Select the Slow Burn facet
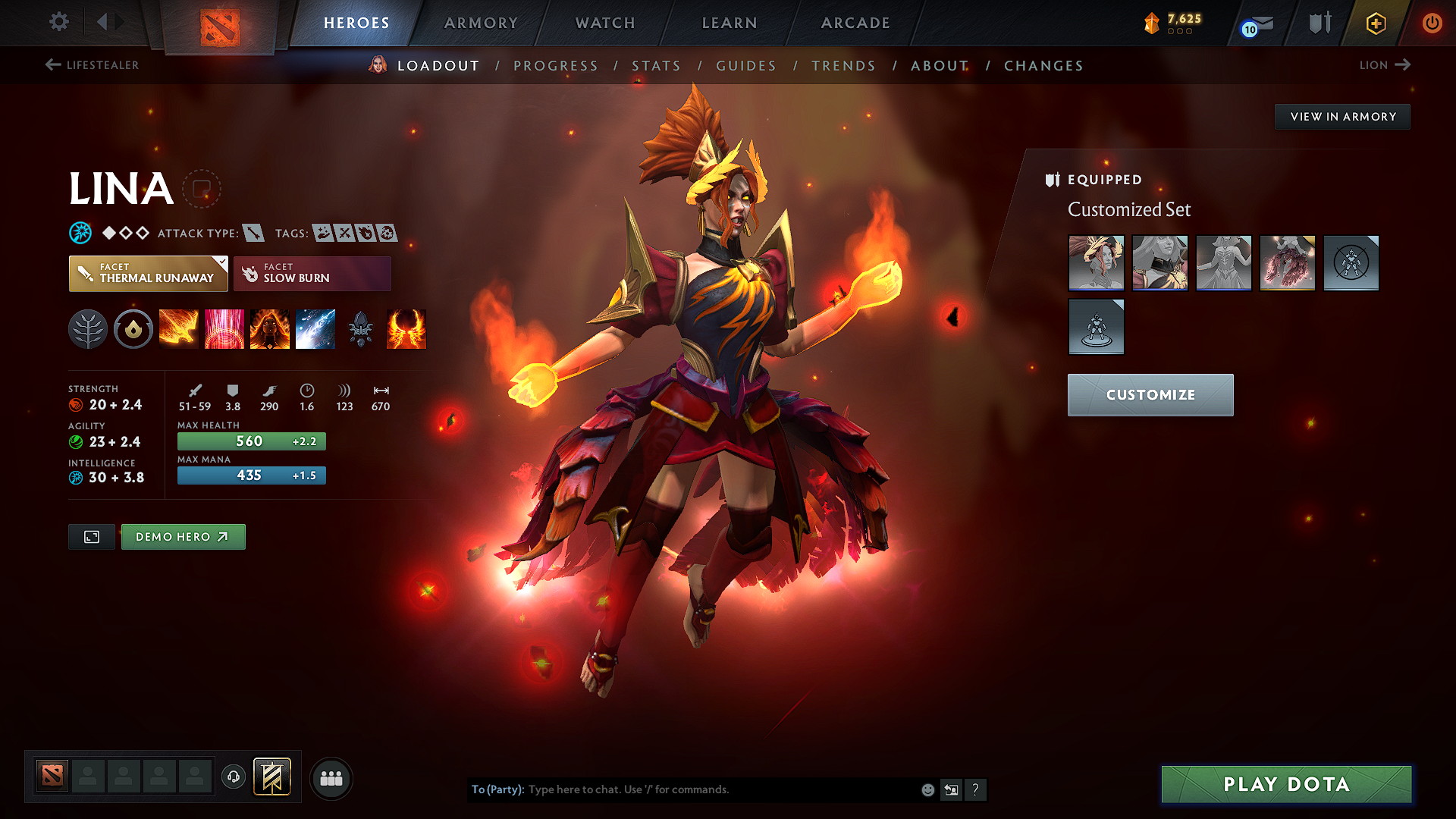Image resolution: width=1456 pixels, height=819 pixels. click(x=312, y=273)
